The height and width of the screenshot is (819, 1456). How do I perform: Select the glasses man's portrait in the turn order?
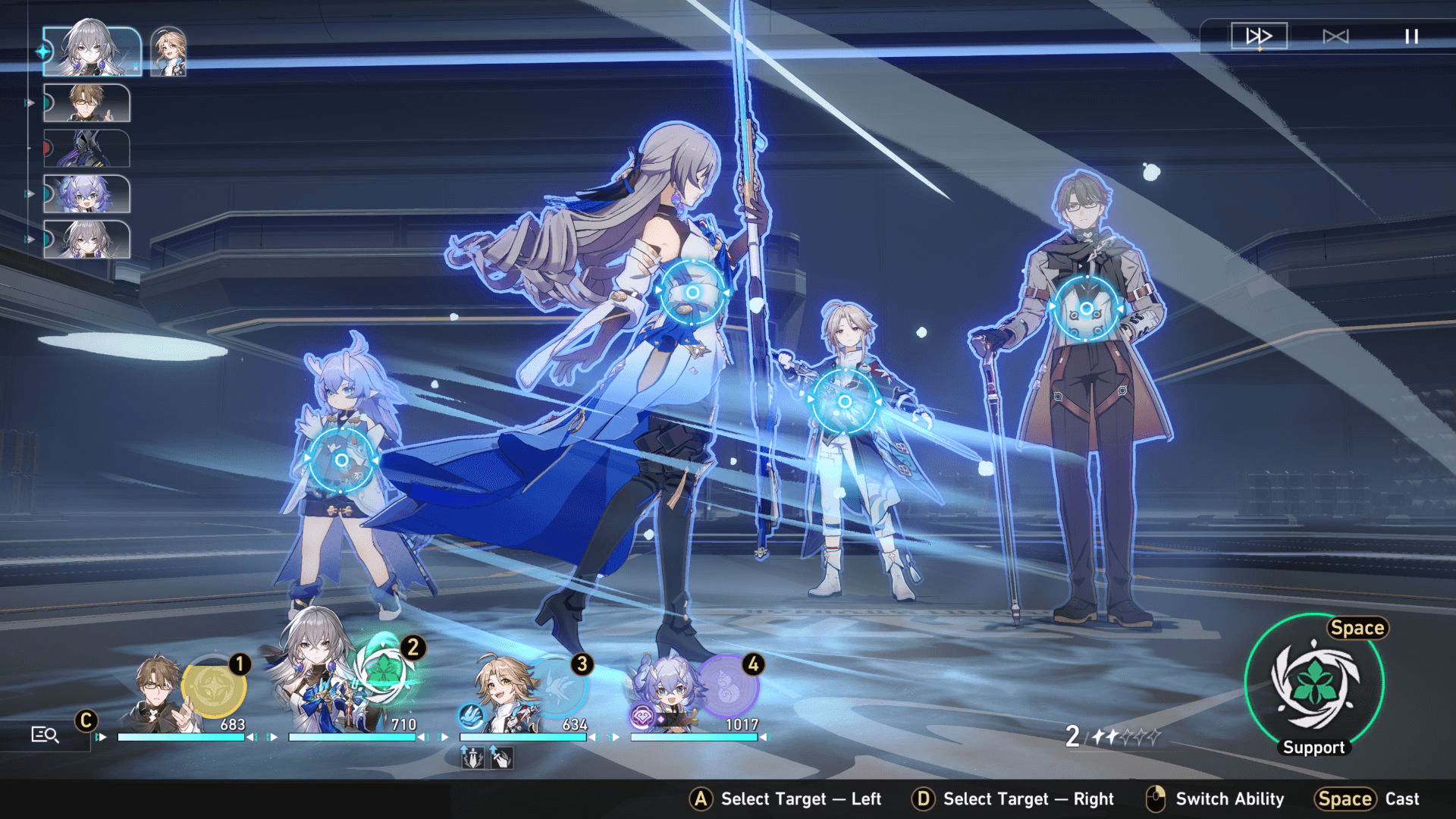point(86,103)
